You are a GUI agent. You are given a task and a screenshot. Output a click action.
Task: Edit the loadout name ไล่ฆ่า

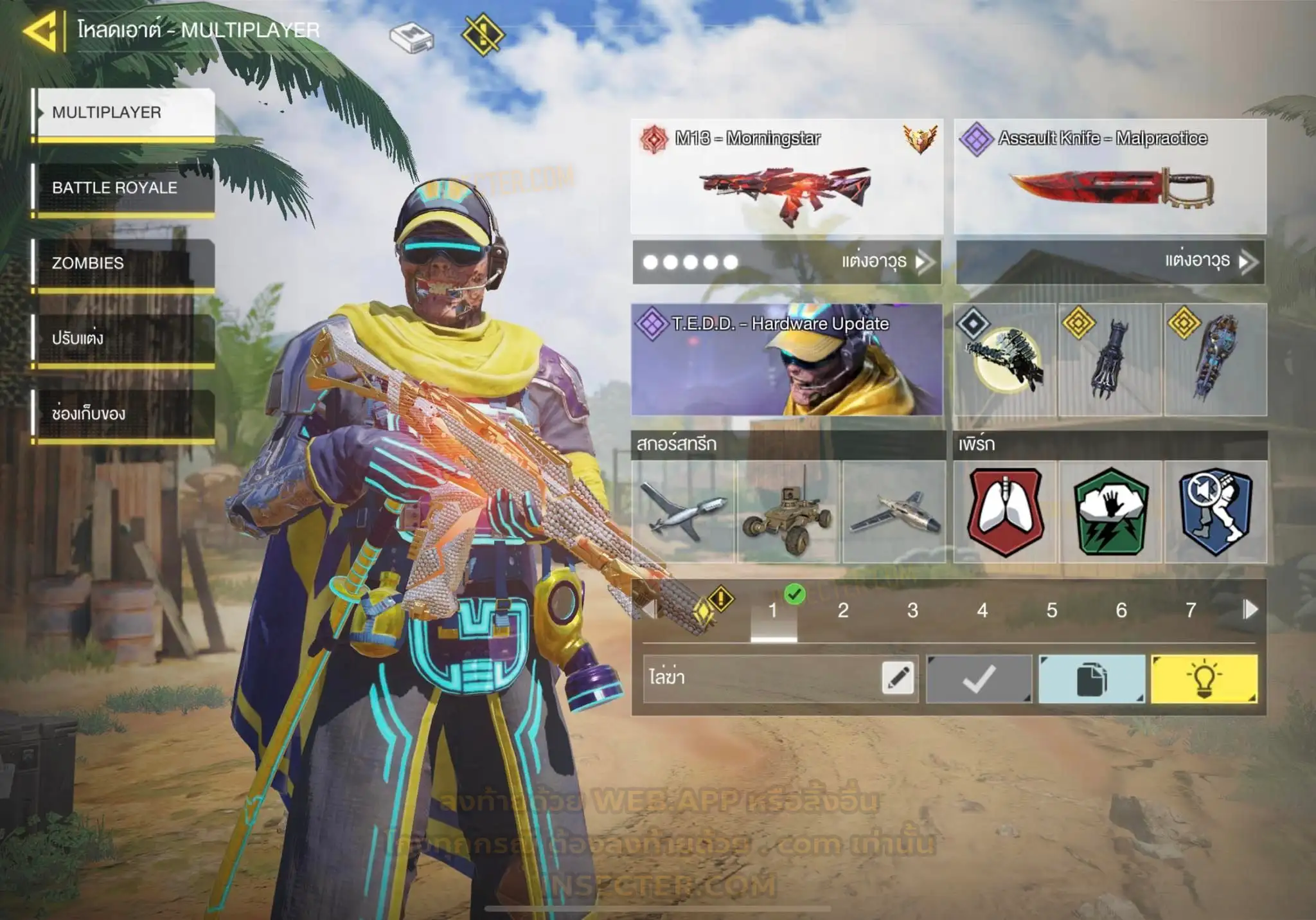(898, 678)
